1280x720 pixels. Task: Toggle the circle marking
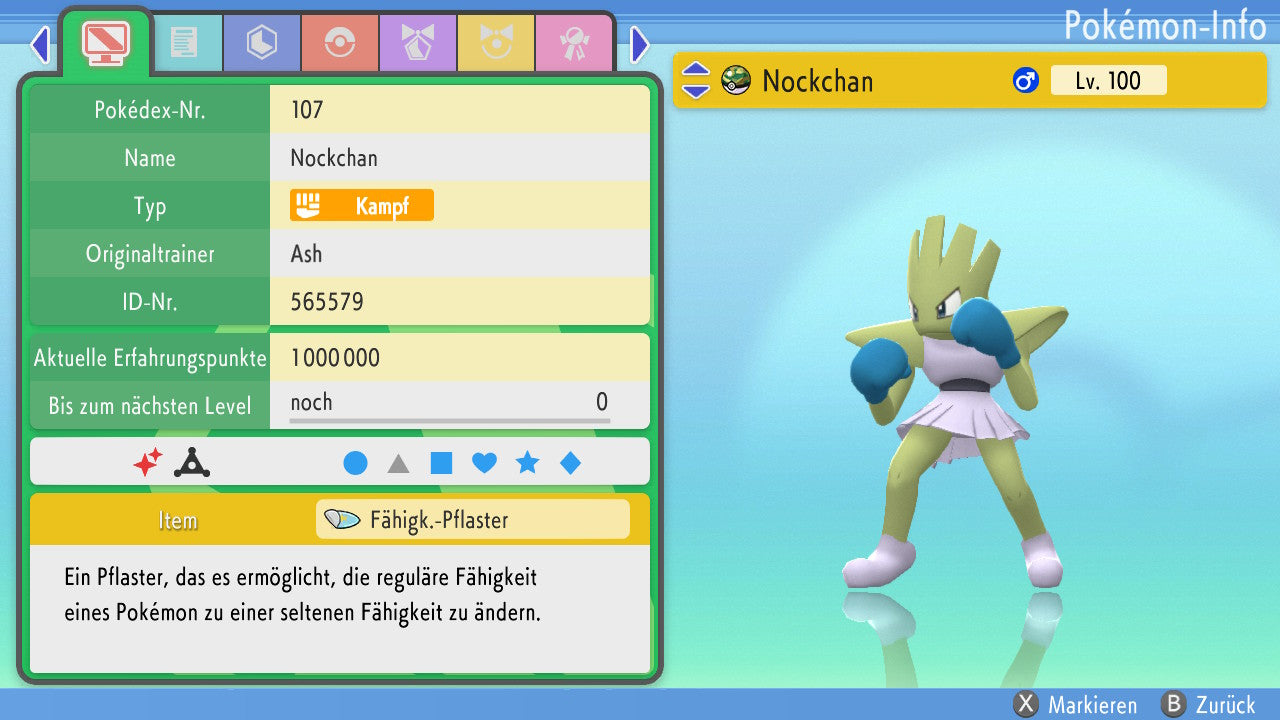(x=355, y=463)
